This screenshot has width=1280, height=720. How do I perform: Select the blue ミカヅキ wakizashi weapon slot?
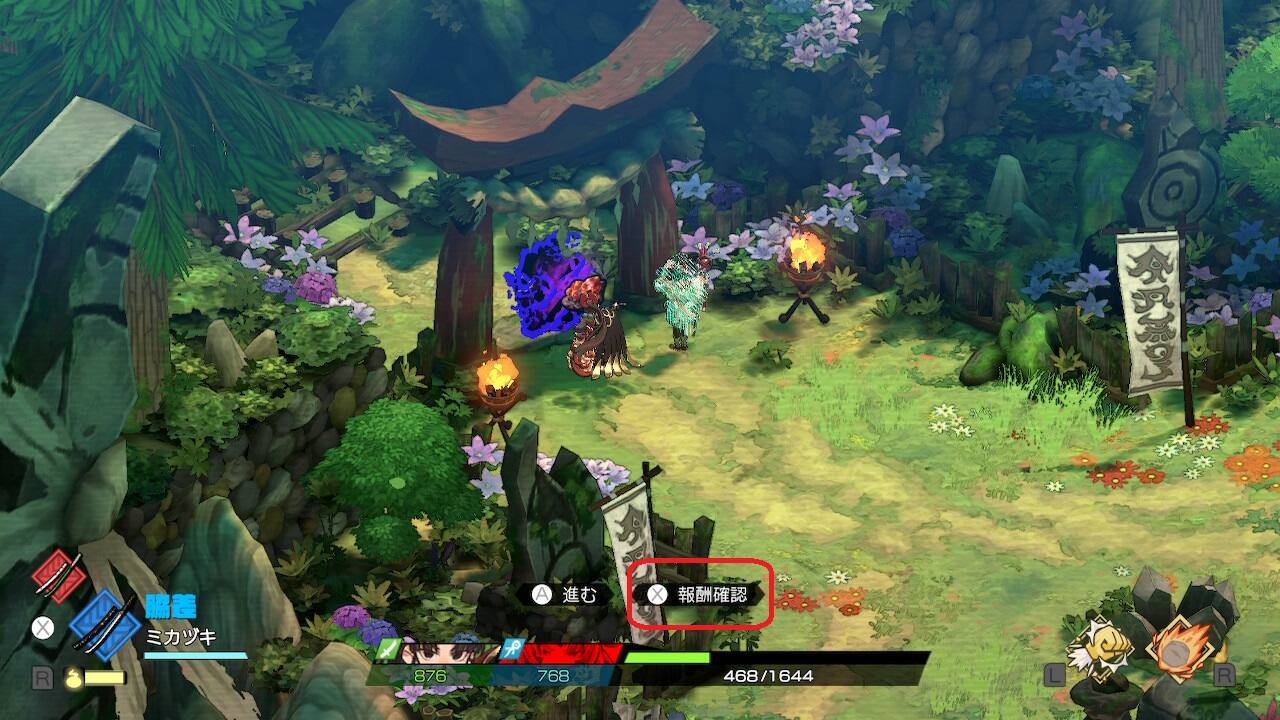[x=104, y=626]
